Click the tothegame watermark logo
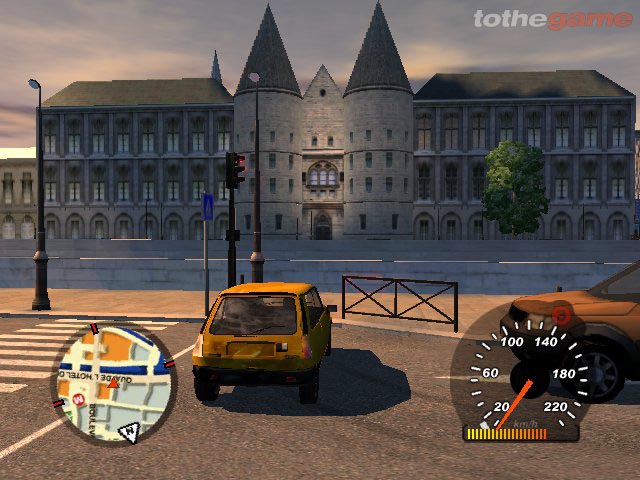Viewport: 640px width, 480px height. pyautogui.click(x=553, y=19)
